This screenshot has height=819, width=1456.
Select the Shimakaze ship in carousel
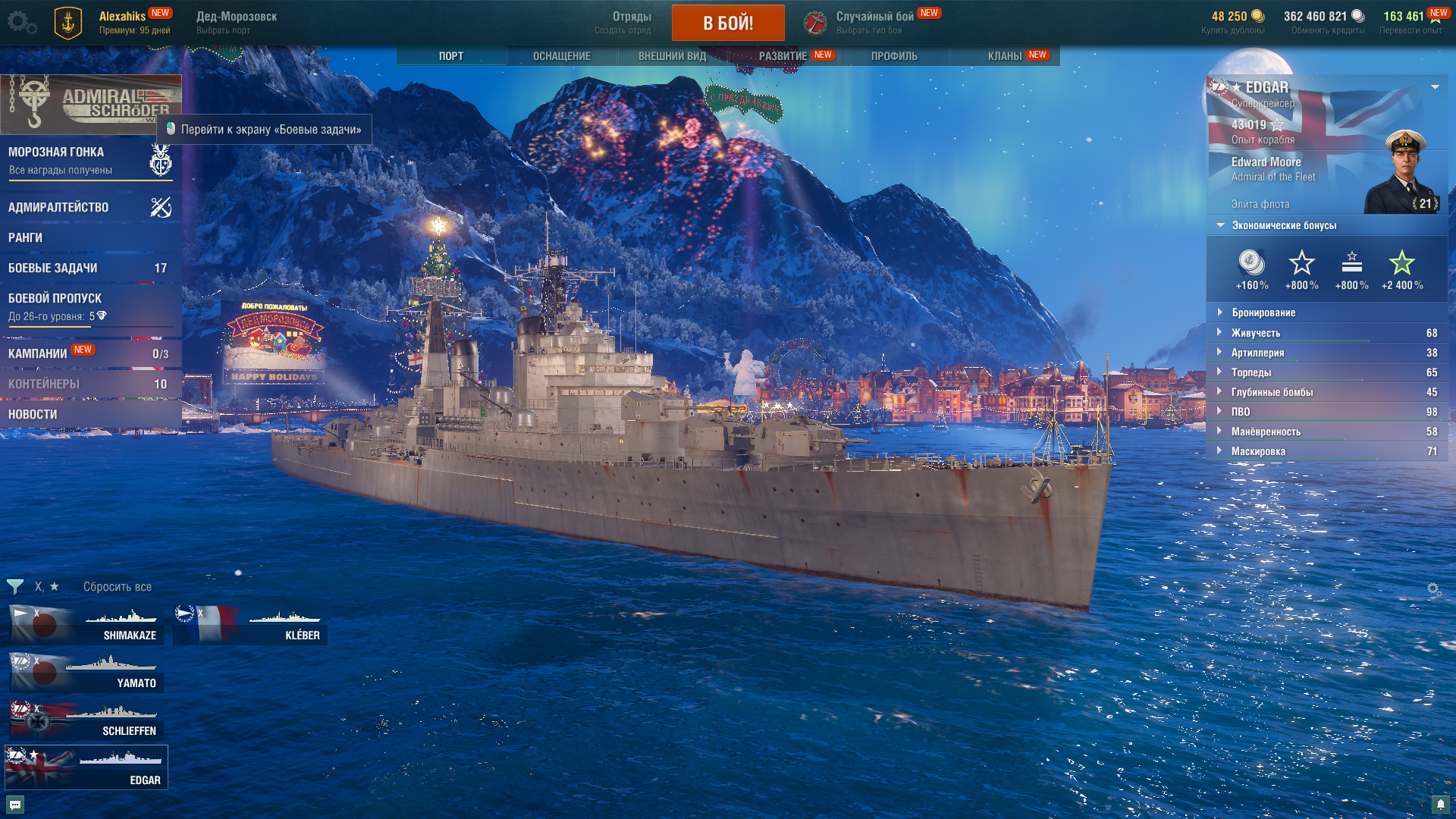[x=86, y=626]
